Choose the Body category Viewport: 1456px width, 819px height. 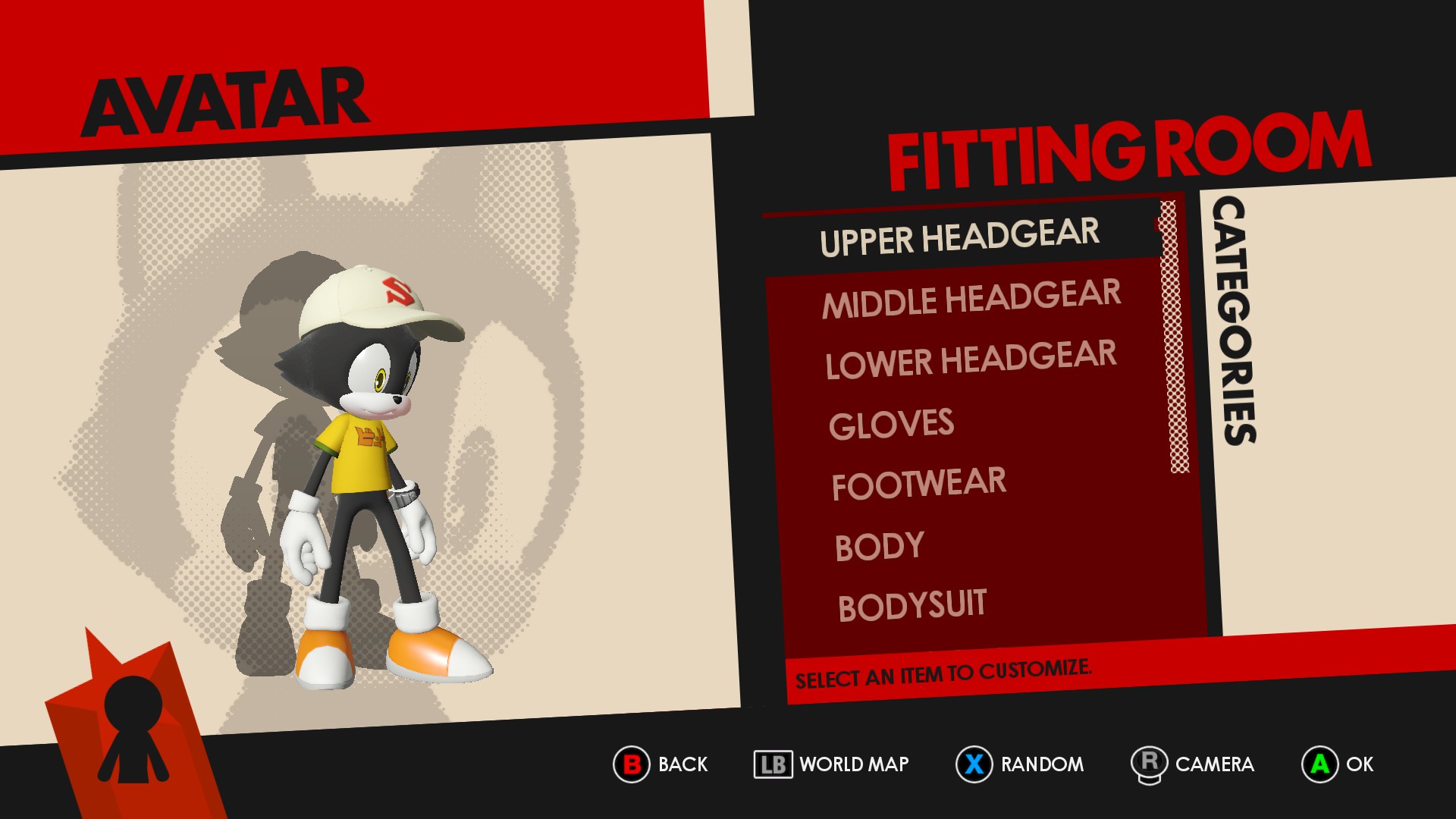point(879,546)
